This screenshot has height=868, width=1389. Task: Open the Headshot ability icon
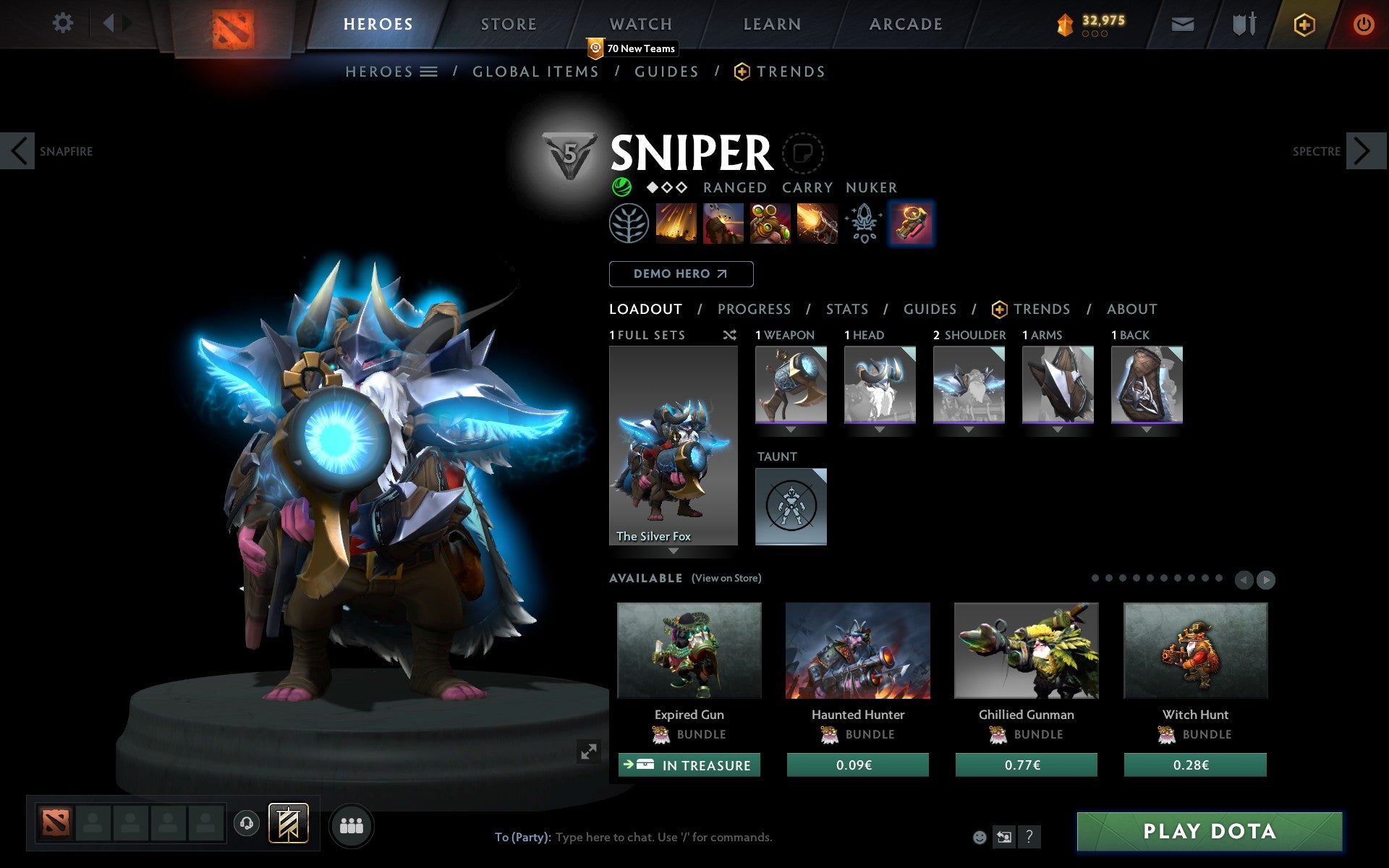(723, 223)
